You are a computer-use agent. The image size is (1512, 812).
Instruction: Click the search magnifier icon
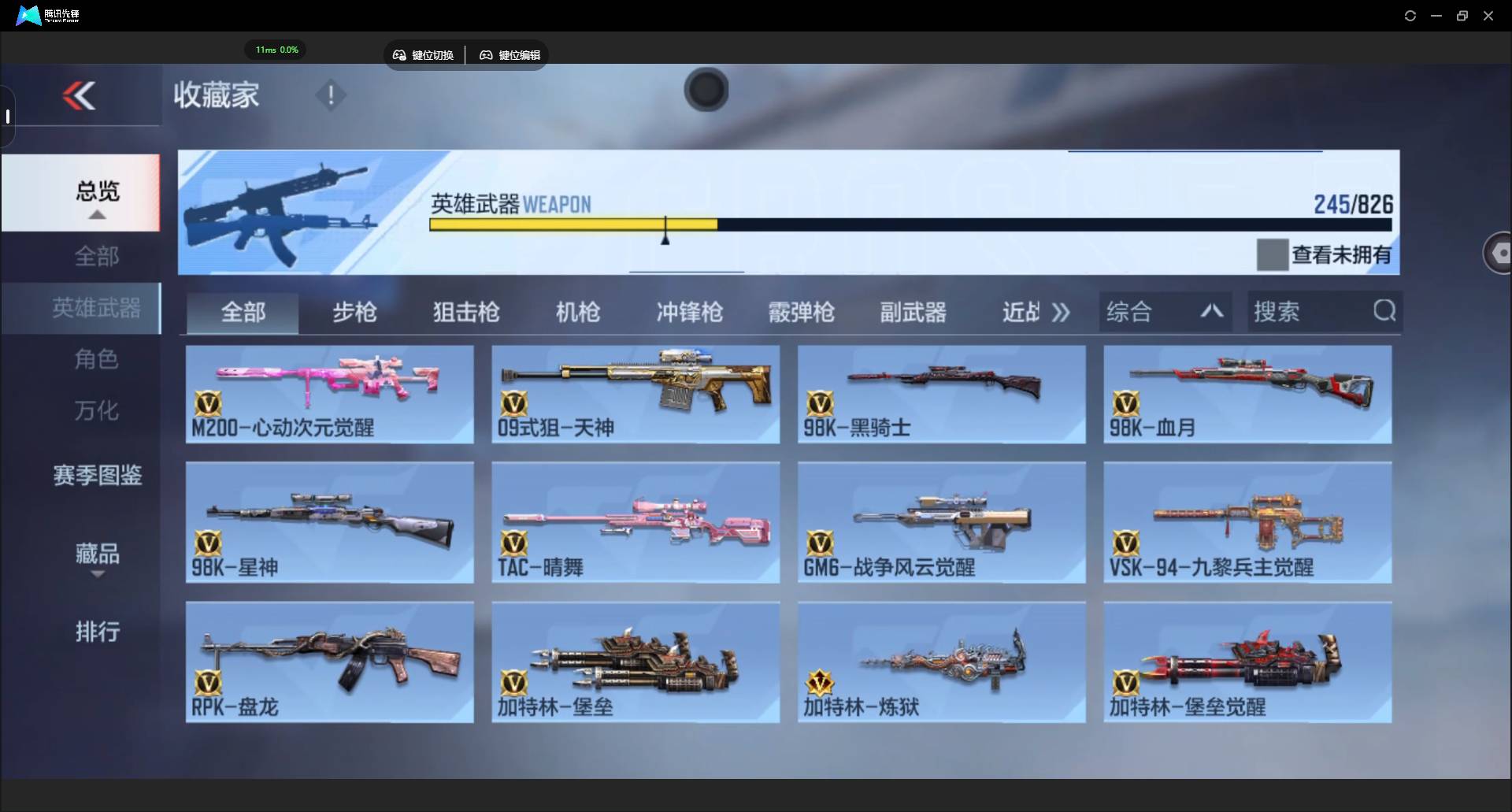pyautogui.click(x=1384, y=311)
